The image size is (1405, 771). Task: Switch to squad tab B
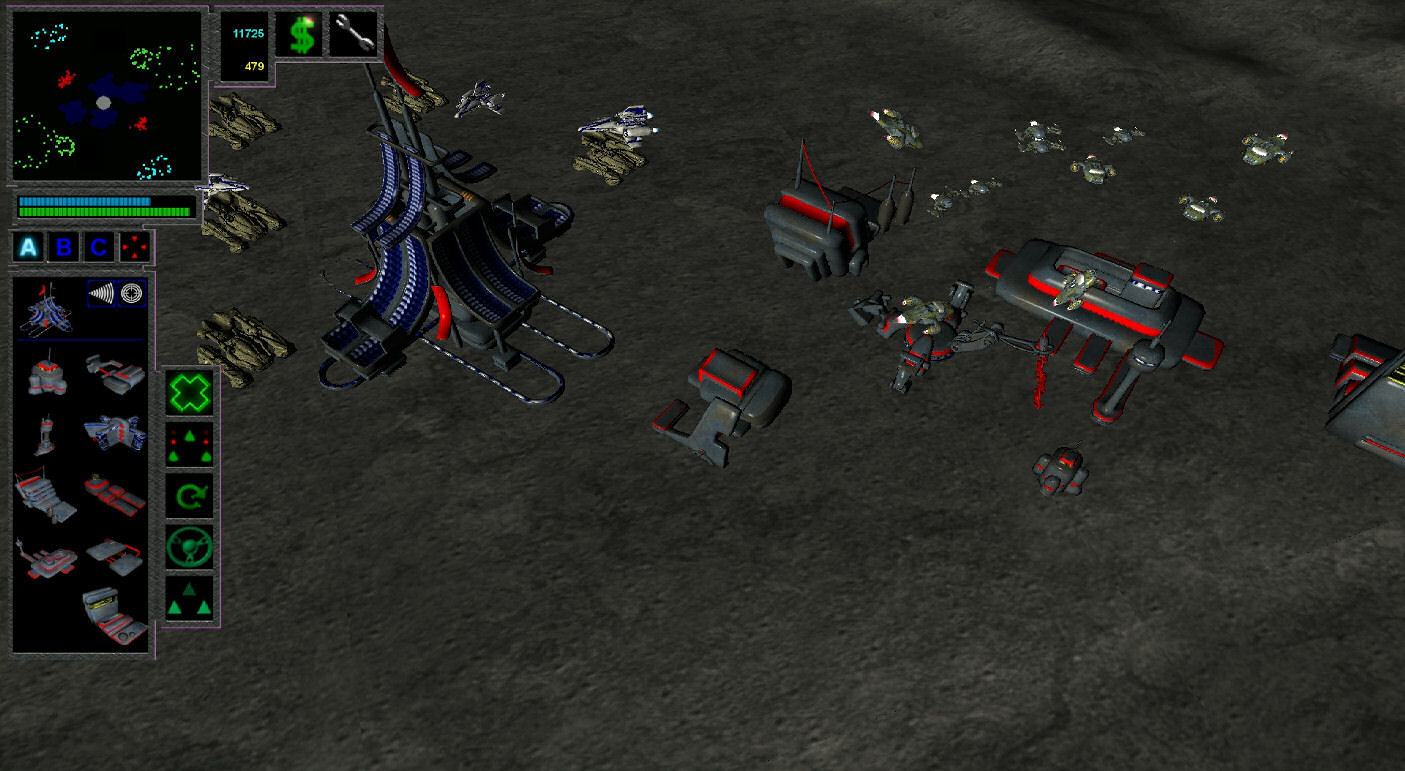click(x=62, y=247)
